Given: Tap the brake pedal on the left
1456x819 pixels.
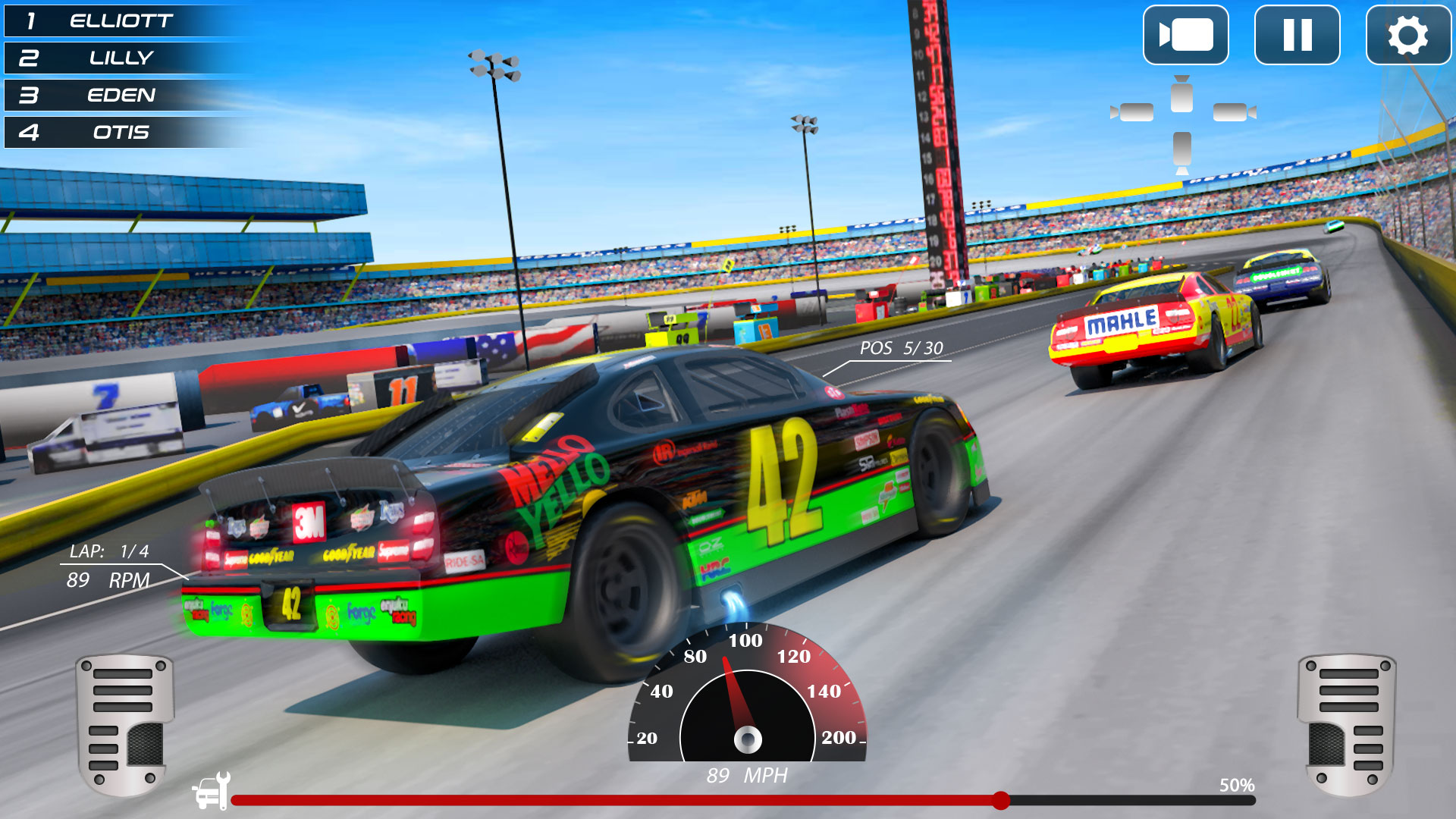Looking at the screenshot, I should coord(125,724).
